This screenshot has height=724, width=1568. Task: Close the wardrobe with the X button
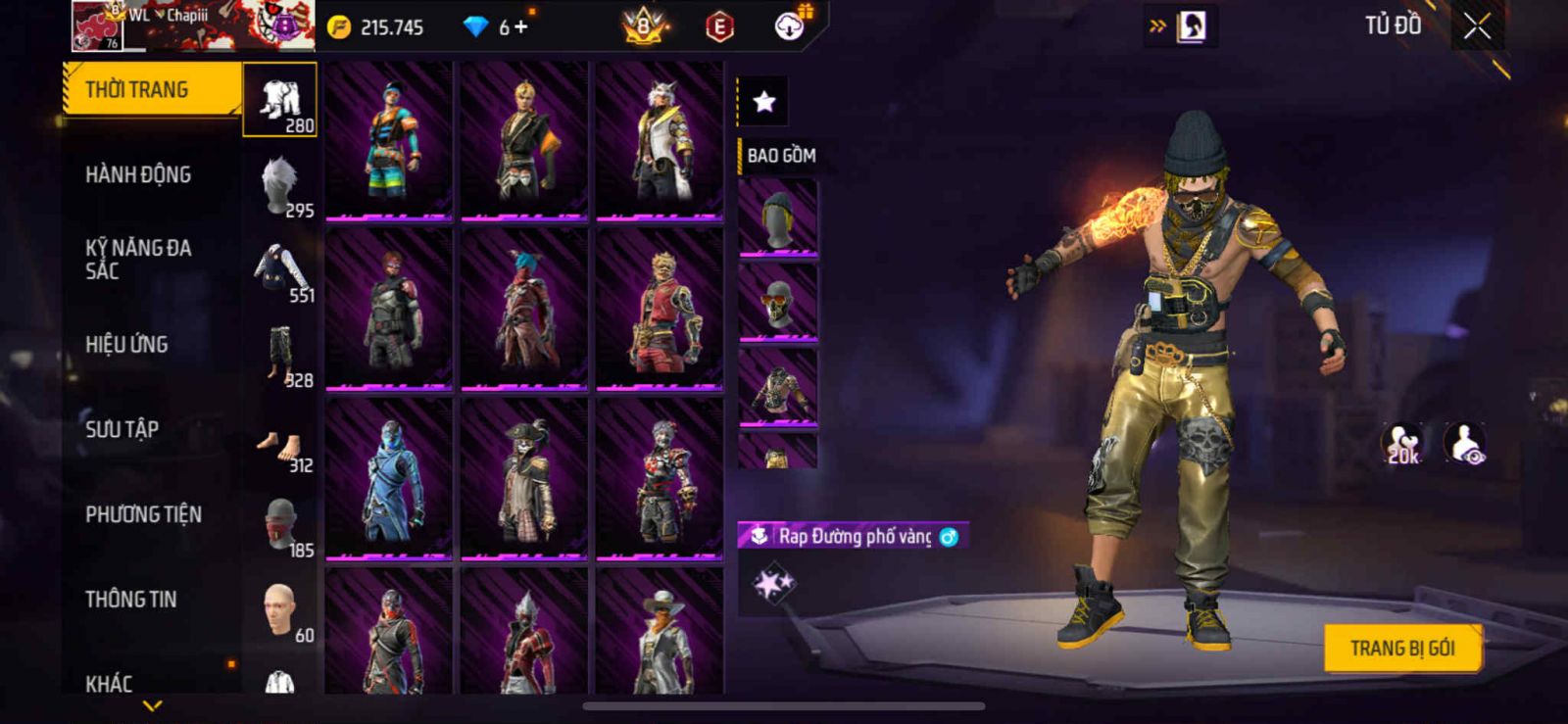(x=1477, y=27)
